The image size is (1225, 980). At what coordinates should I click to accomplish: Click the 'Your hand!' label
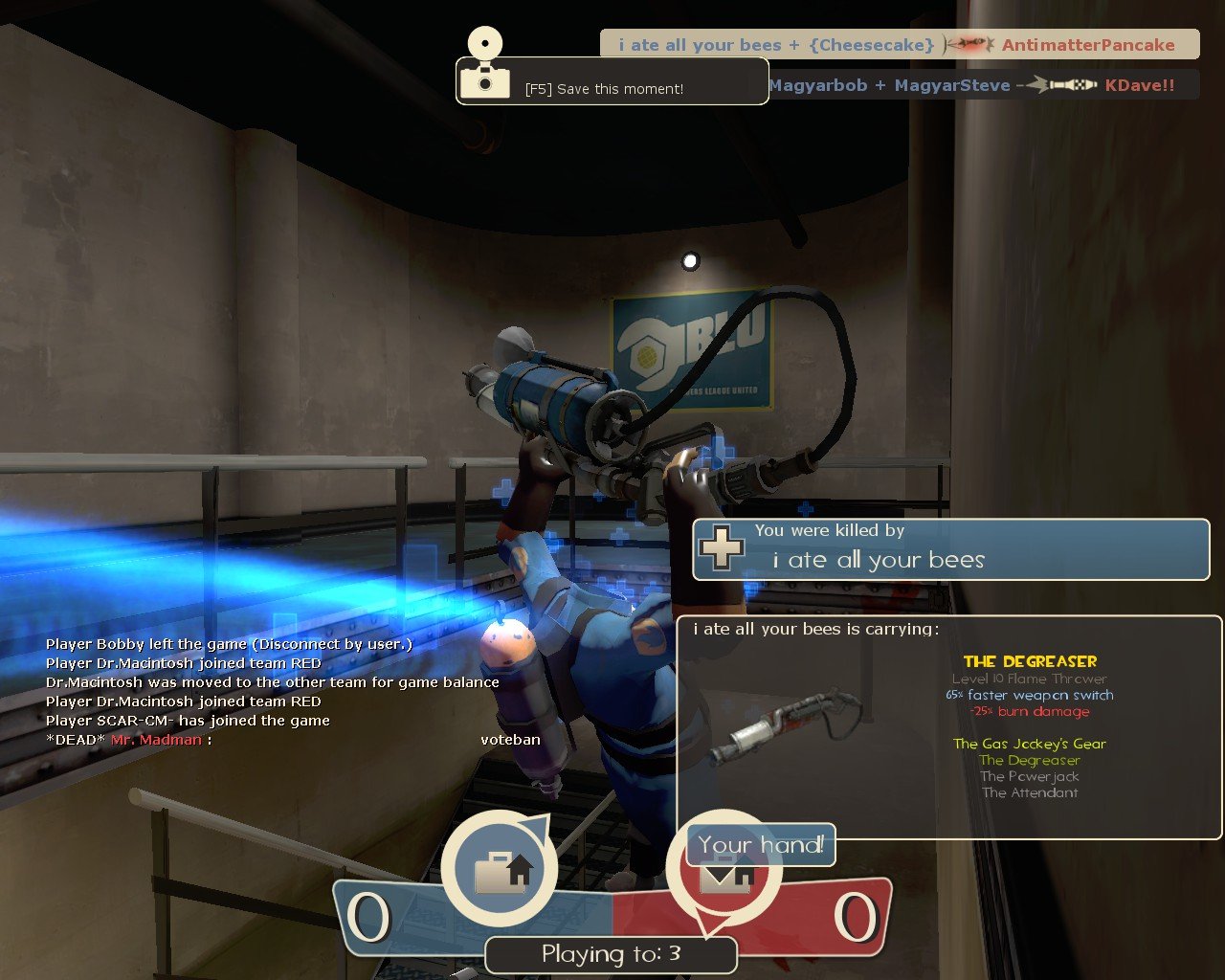pos(761,844)
